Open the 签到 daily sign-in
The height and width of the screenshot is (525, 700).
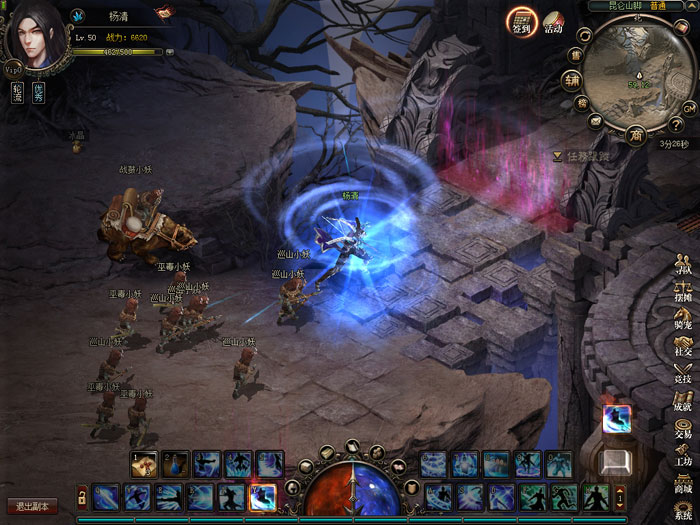(x=521, y=21)
